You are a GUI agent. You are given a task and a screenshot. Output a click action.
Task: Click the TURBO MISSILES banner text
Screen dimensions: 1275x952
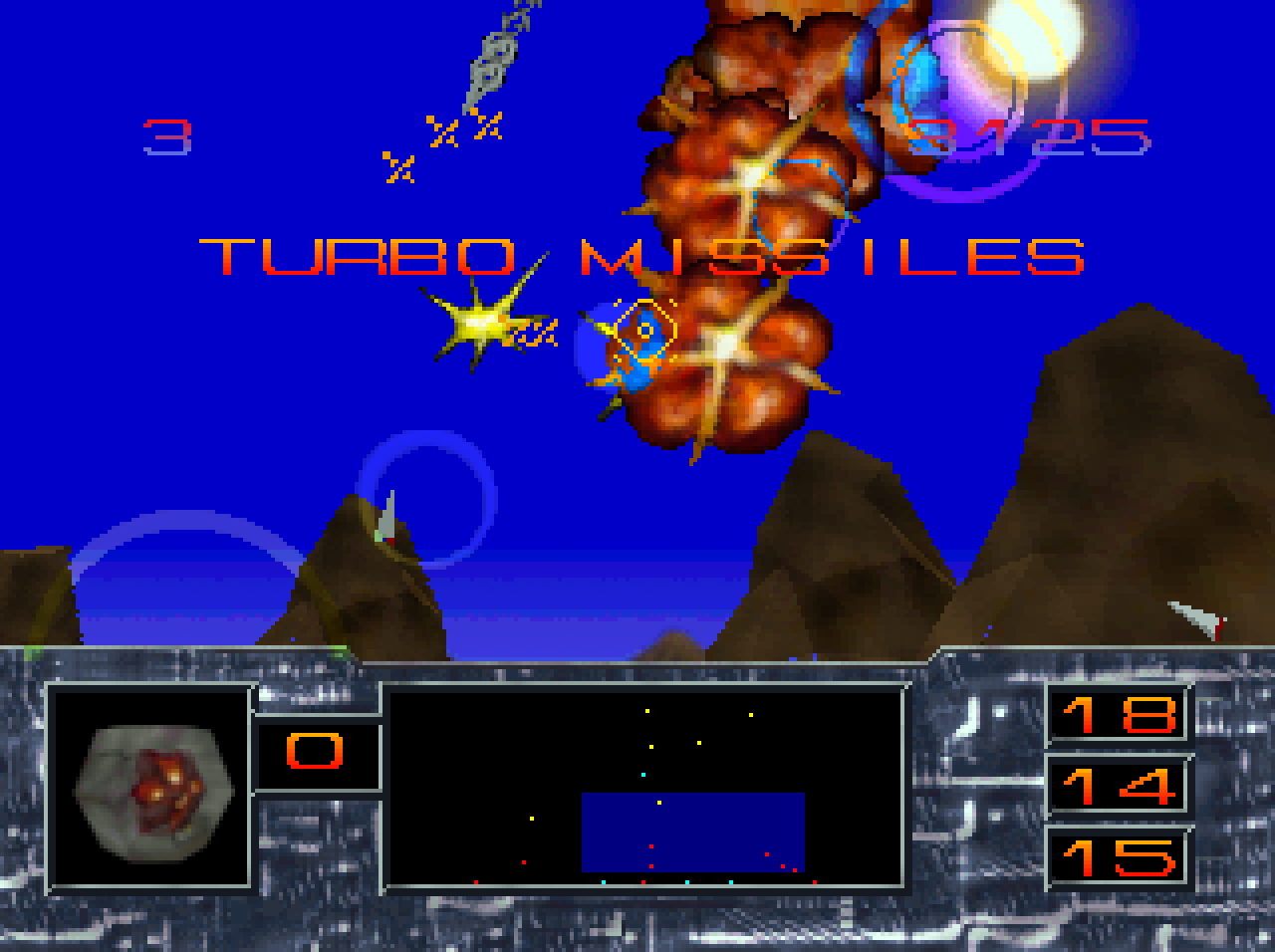pos(642,257)
